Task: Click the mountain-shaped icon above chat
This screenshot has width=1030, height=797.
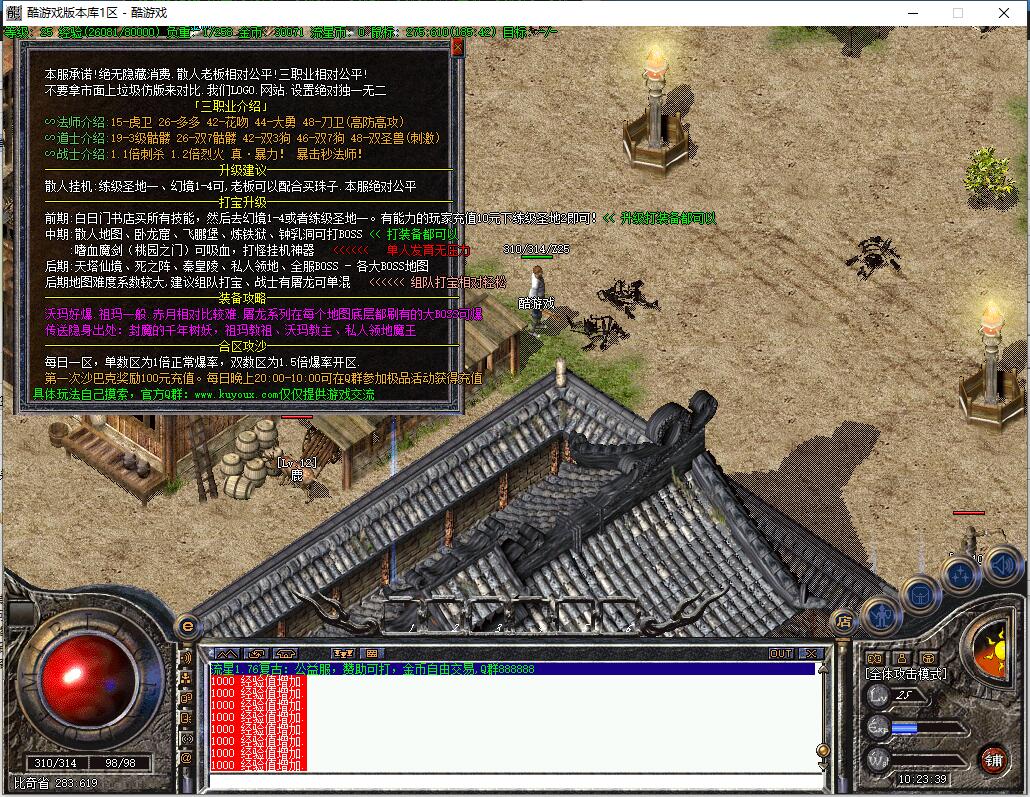Action: pyautogui.click(x=227, y=654)
